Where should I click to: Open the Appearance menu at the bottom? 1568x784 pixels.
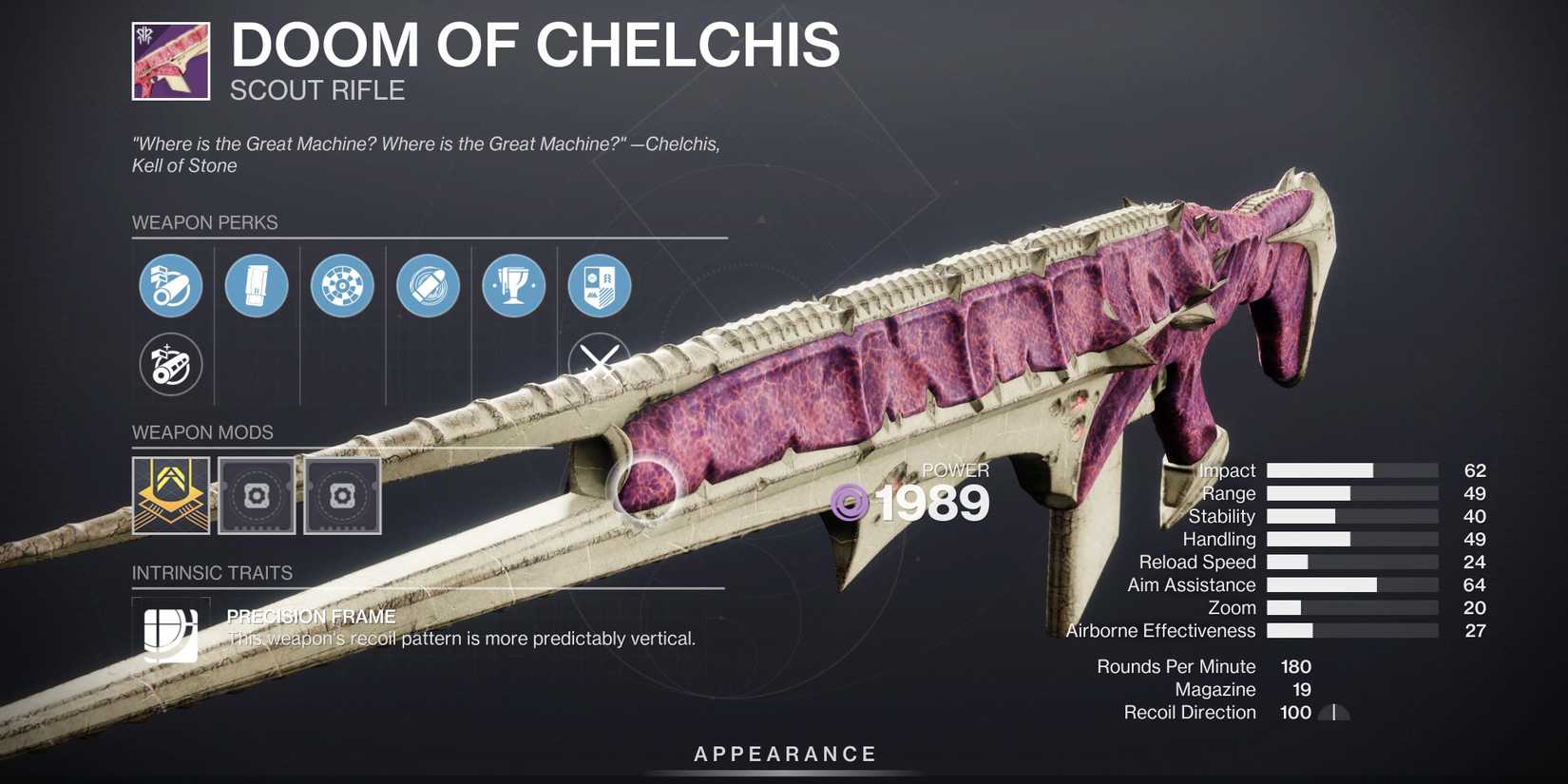[x=783, y=754]
